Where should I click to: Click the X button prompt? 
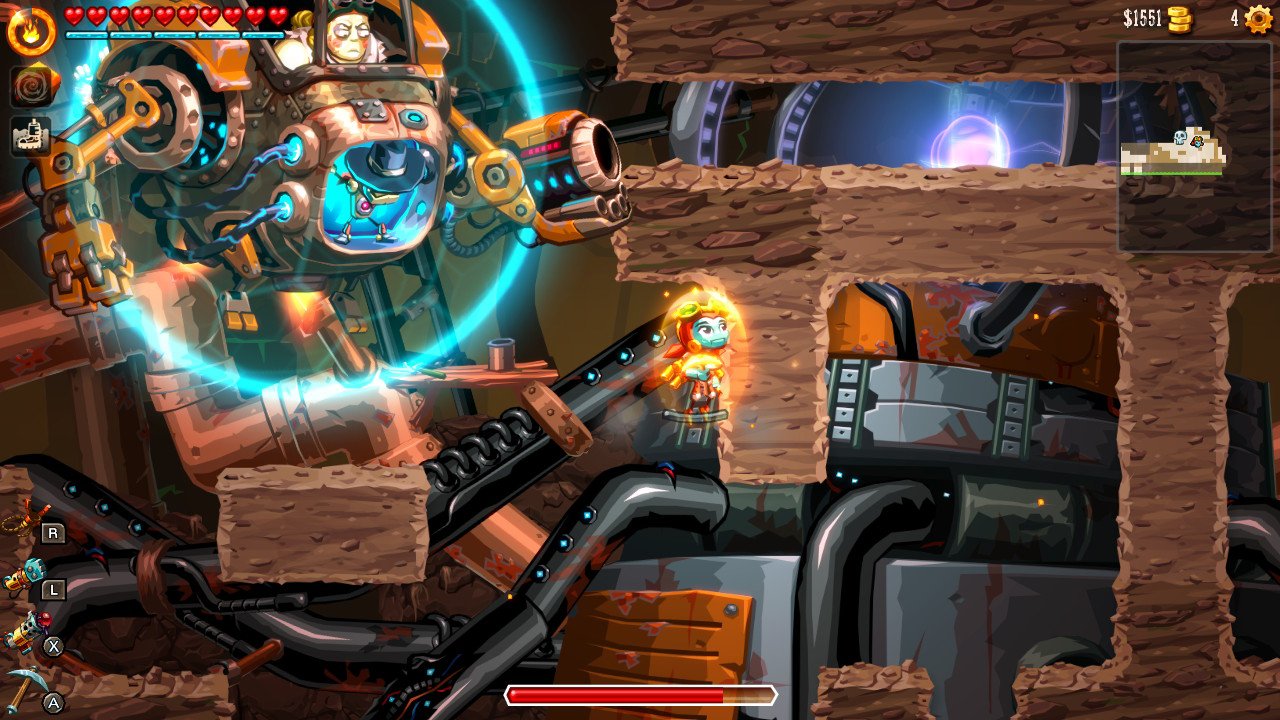53,645
